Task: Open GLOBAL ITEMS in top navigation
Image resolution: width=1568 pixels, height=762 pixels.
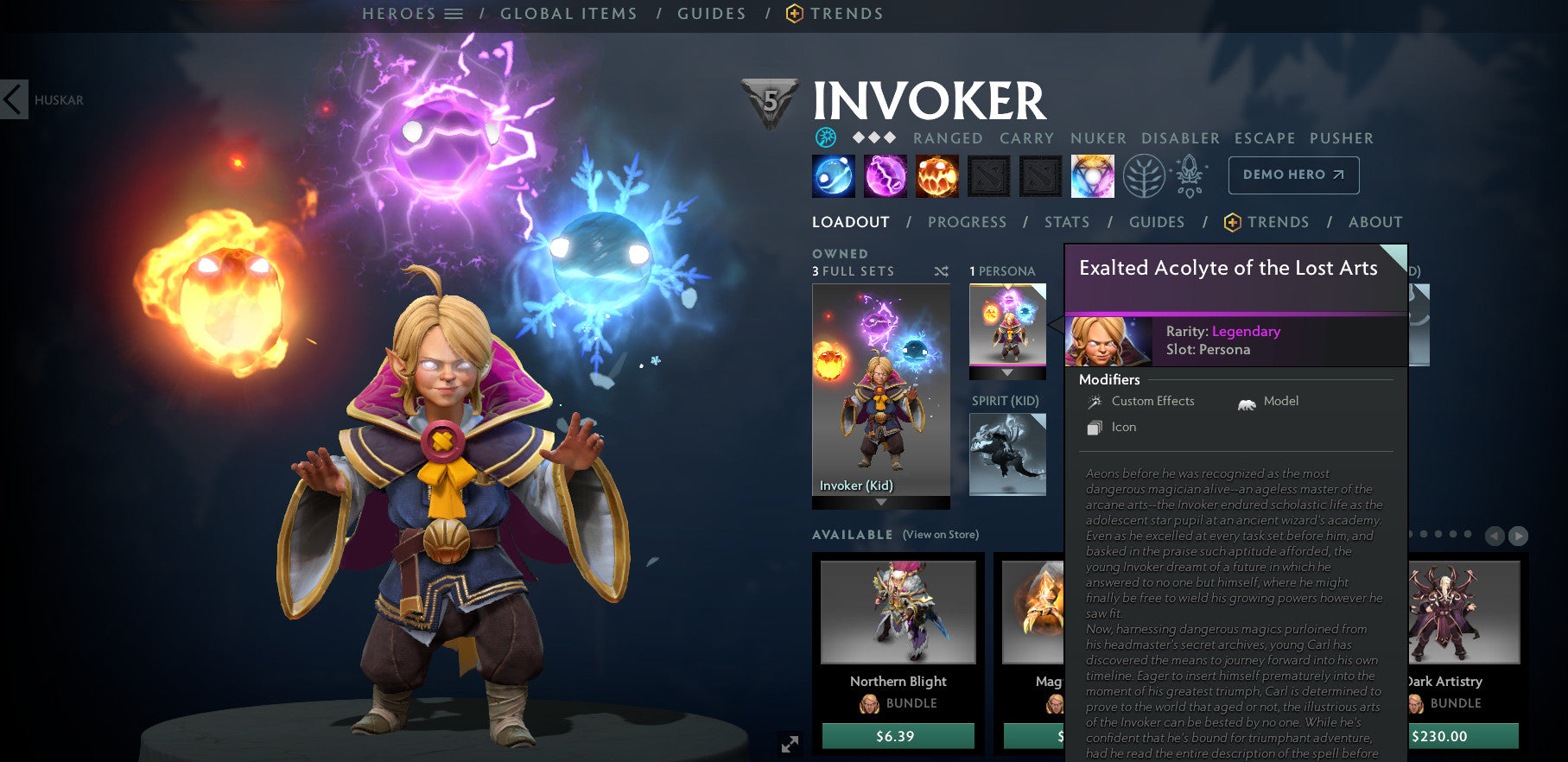Action: (x=568, y=13)
